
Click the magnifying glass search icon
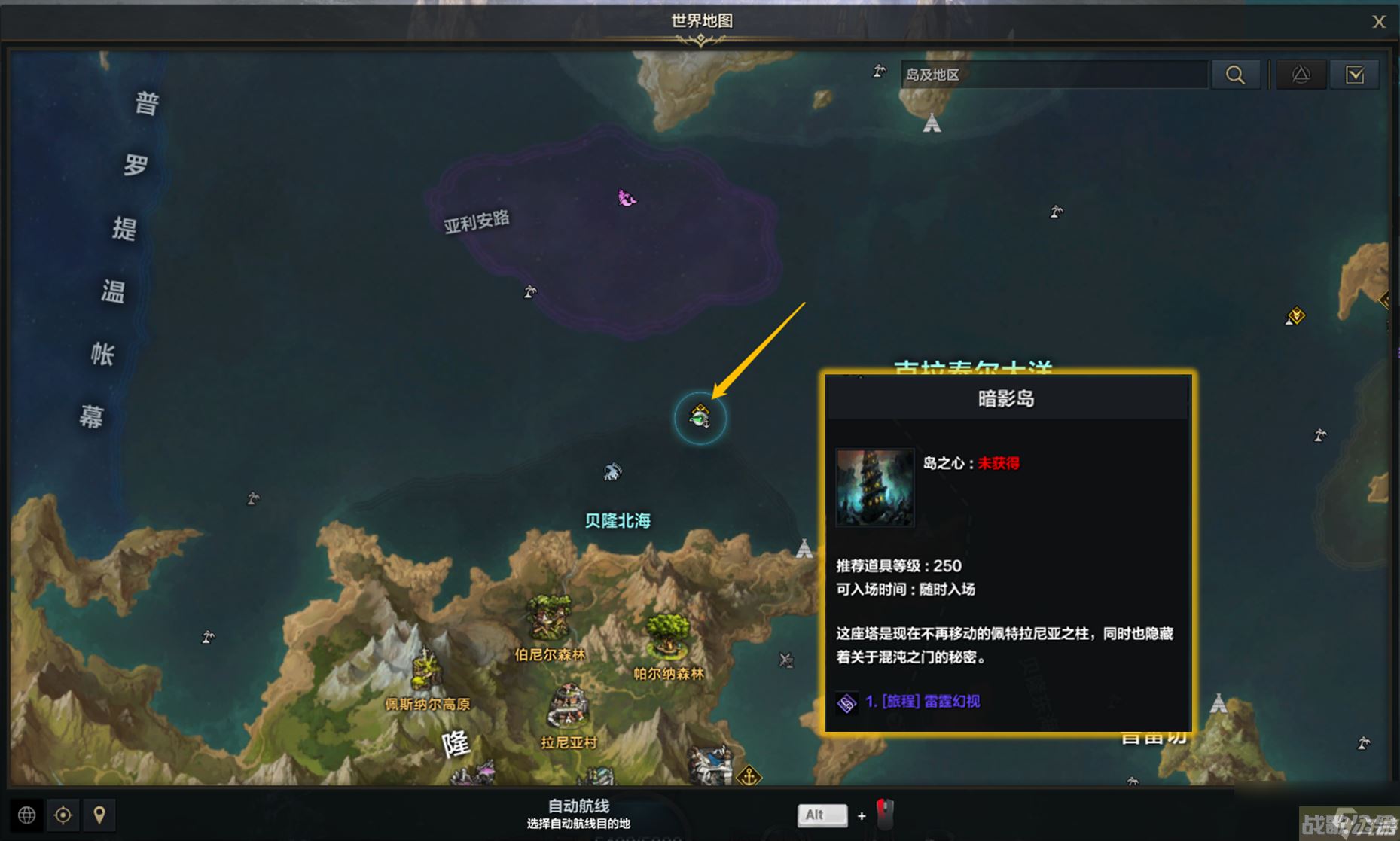[1235, 74]
